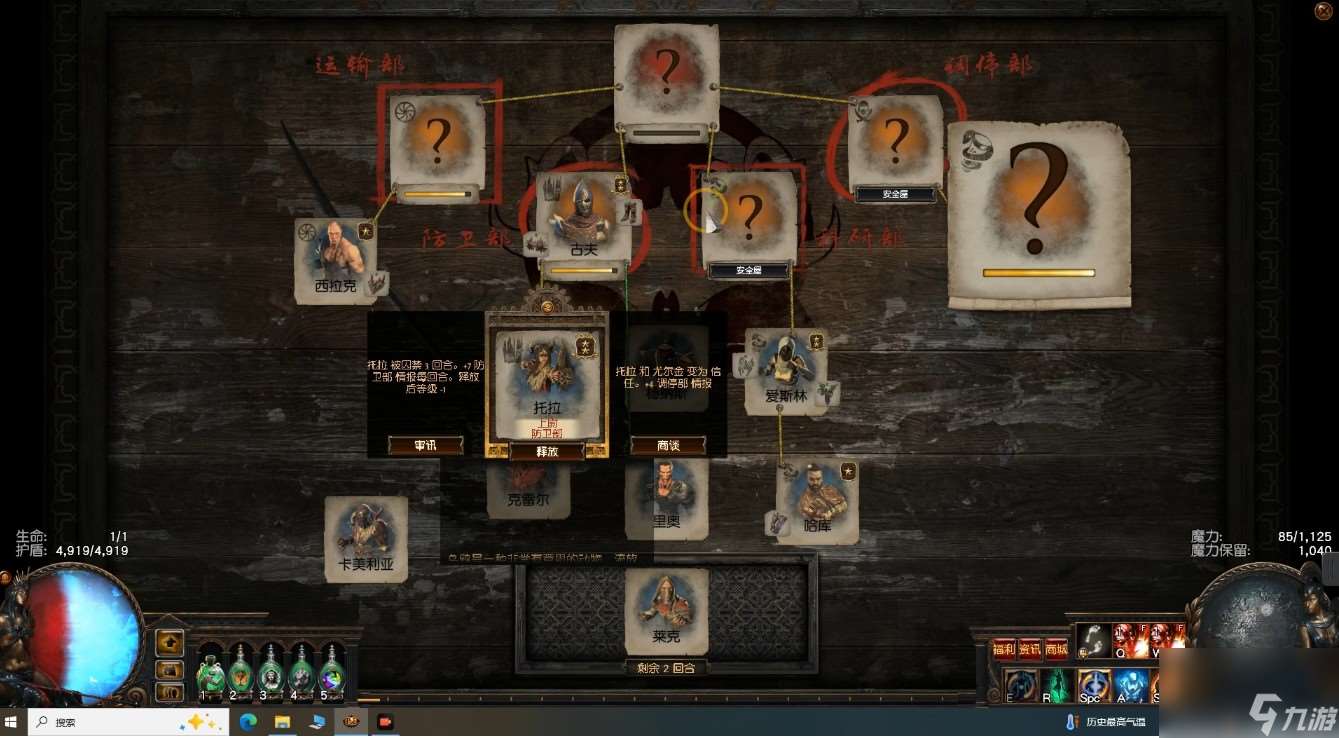Activate the blue skill bound to A
This screenshot has width=1339, height=738.
click(x=1130, y=686)
